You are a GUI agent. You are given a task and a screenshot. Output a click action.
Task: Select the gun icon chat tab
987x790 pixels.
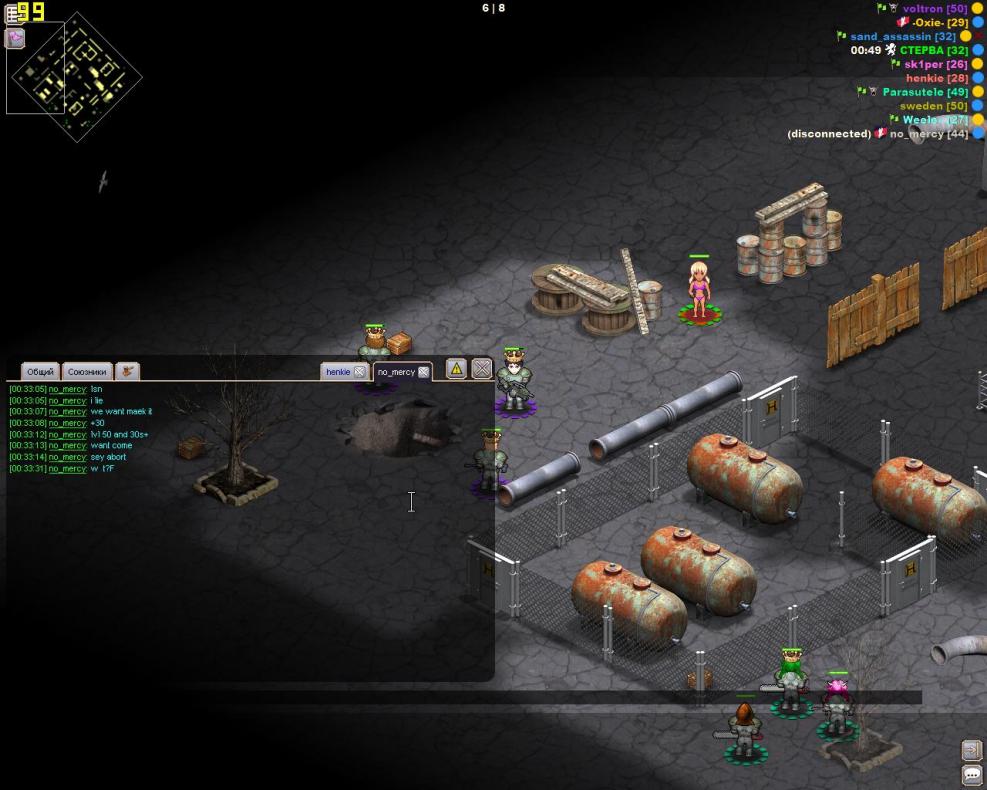(x=127, y=372)
